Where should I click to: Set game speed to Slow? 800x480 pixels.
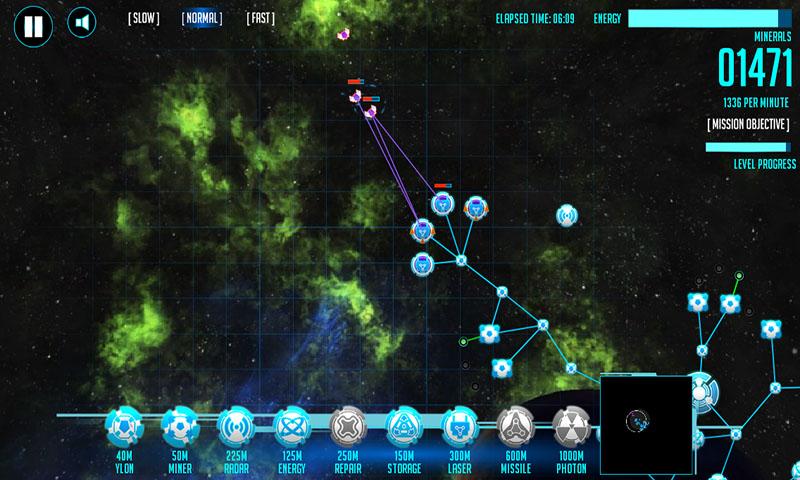pos(143,18)
